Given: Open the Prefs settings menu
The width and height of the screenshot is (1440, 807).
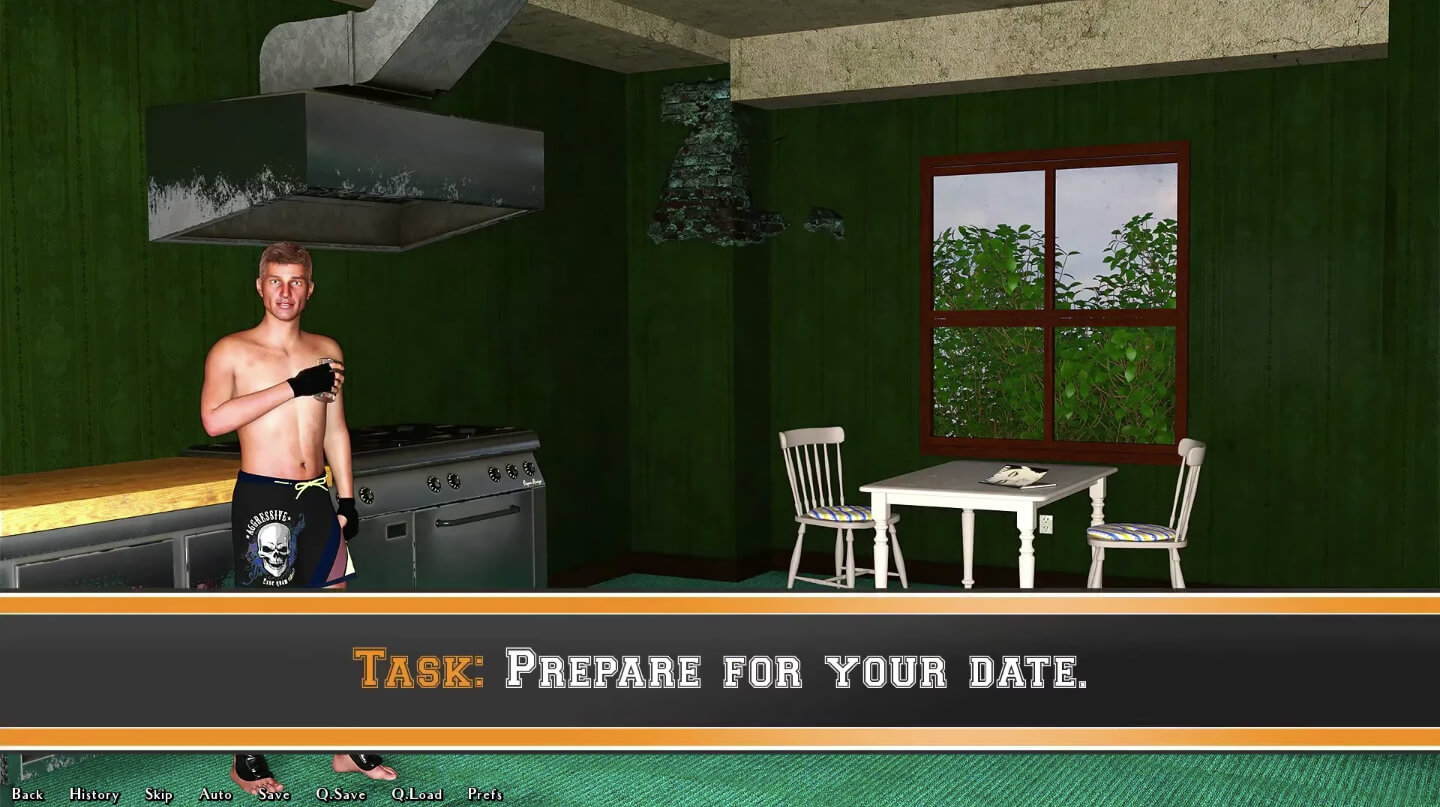Looking at the screenshot, I should [x=484, y=794].
